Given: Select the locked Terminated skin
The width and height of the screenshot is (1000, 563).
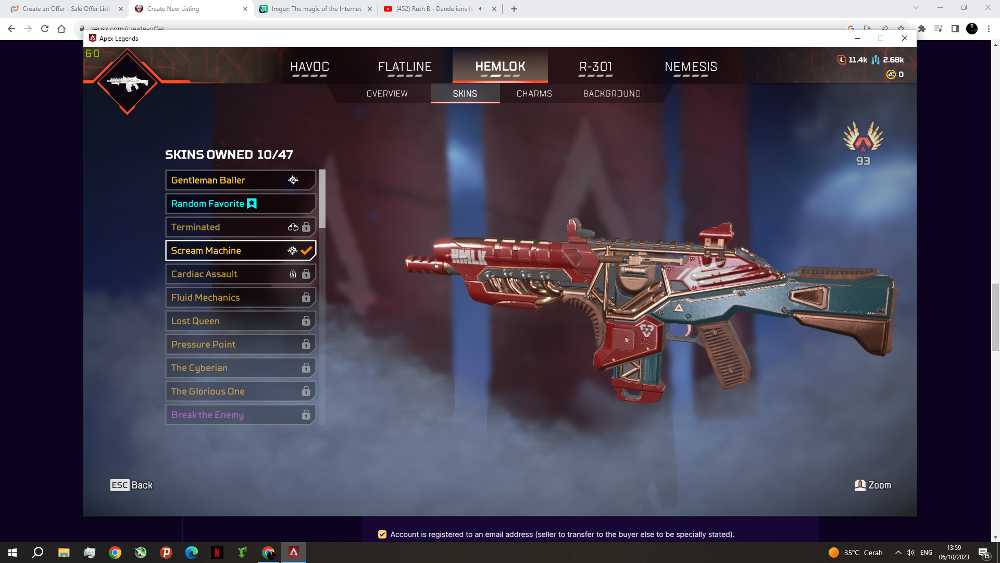Looking at the screenshot, I should click(240, 227).
